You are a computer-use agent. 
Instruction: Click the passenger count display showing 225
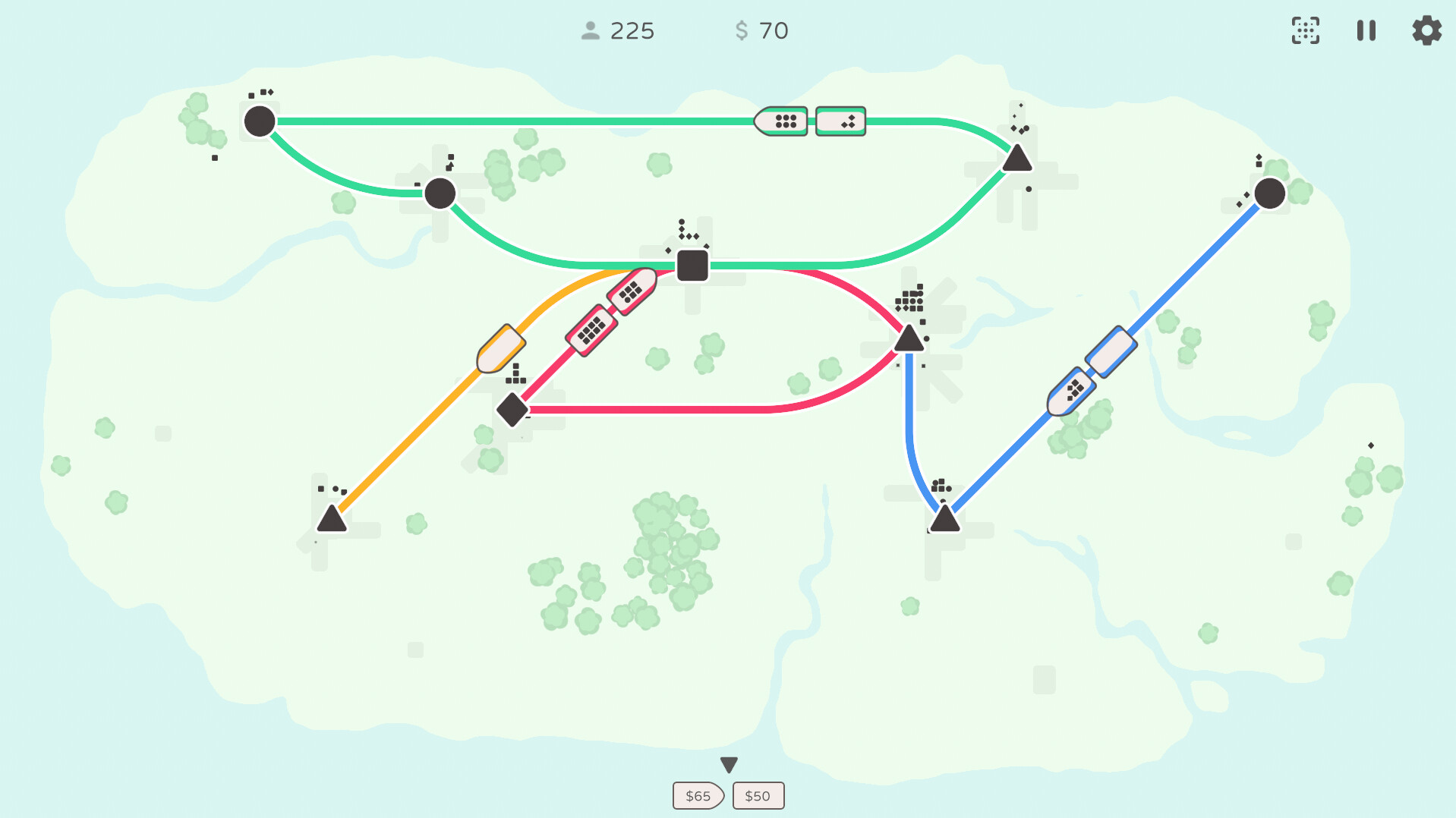(620, 31)
